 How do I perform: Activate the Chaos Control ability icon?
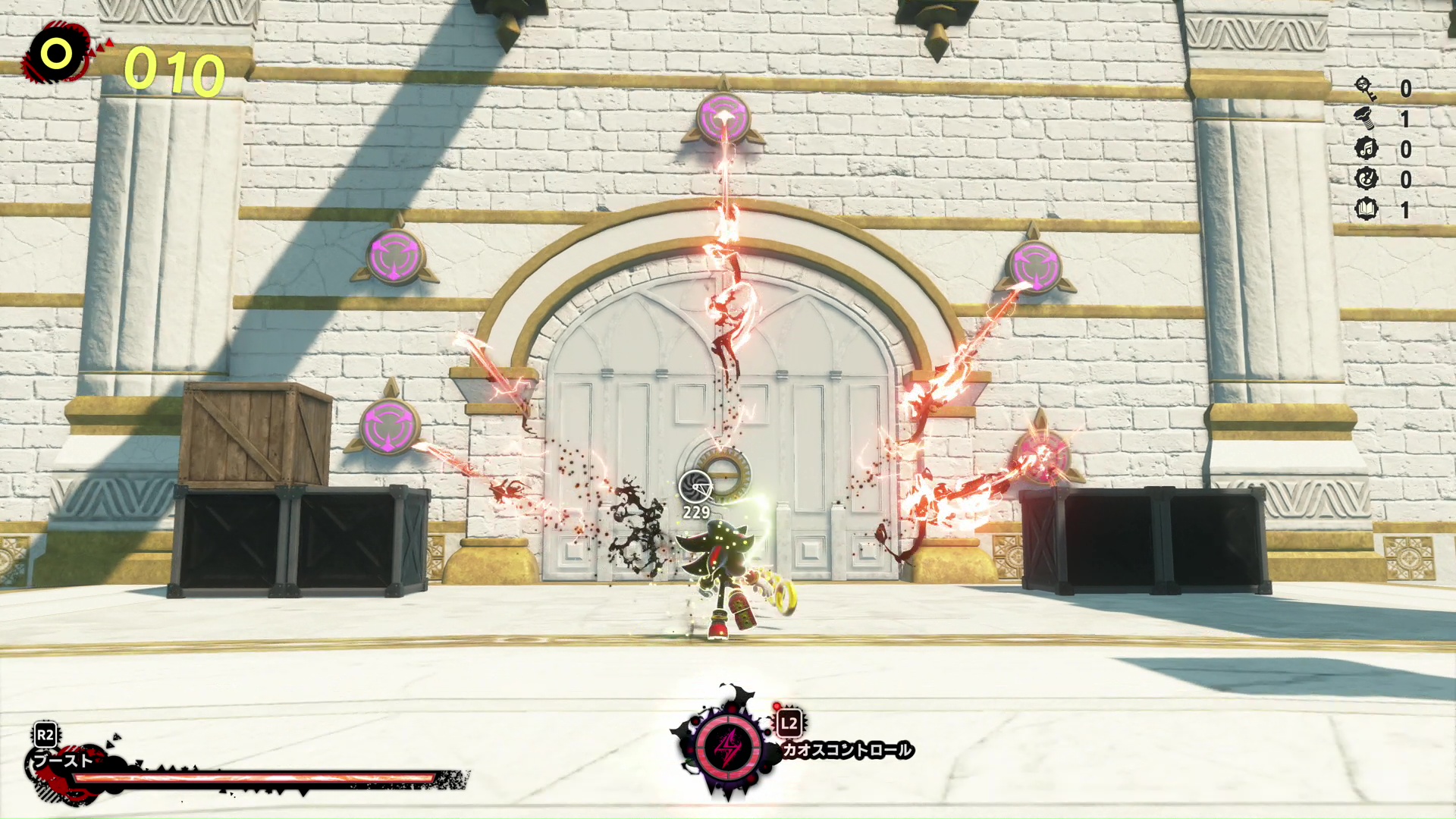729,747
